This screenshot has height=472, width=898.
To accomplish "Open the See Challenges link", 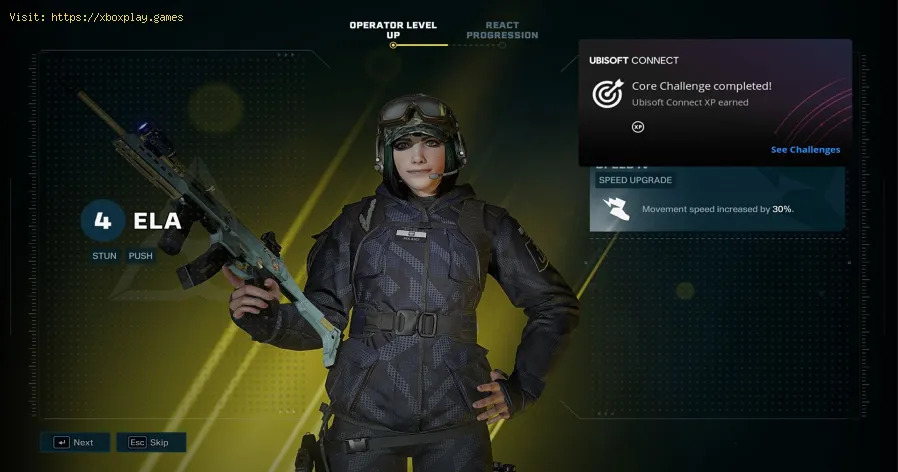I will (x=805, y=150).
